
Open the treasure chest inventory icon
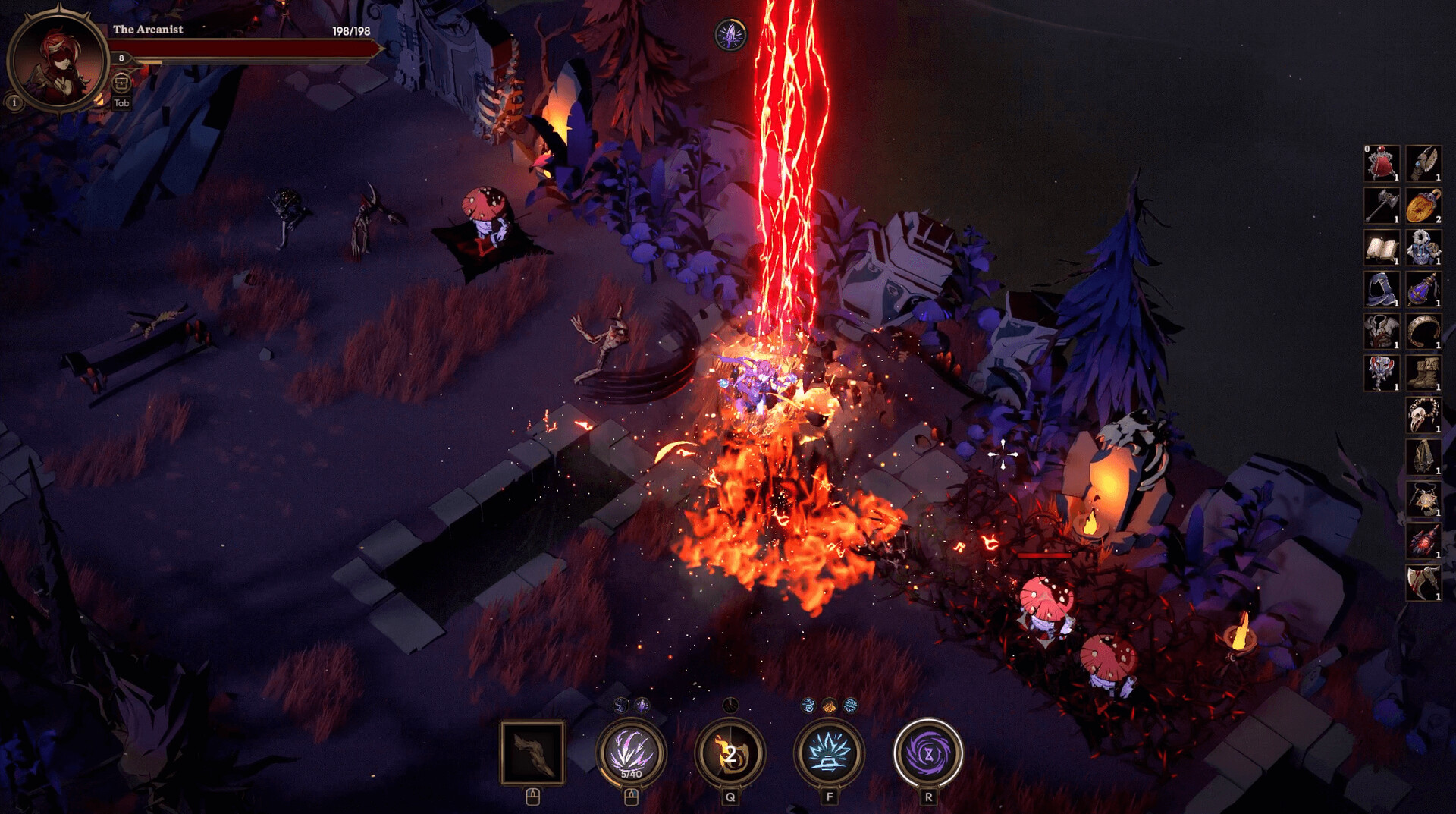121,82
